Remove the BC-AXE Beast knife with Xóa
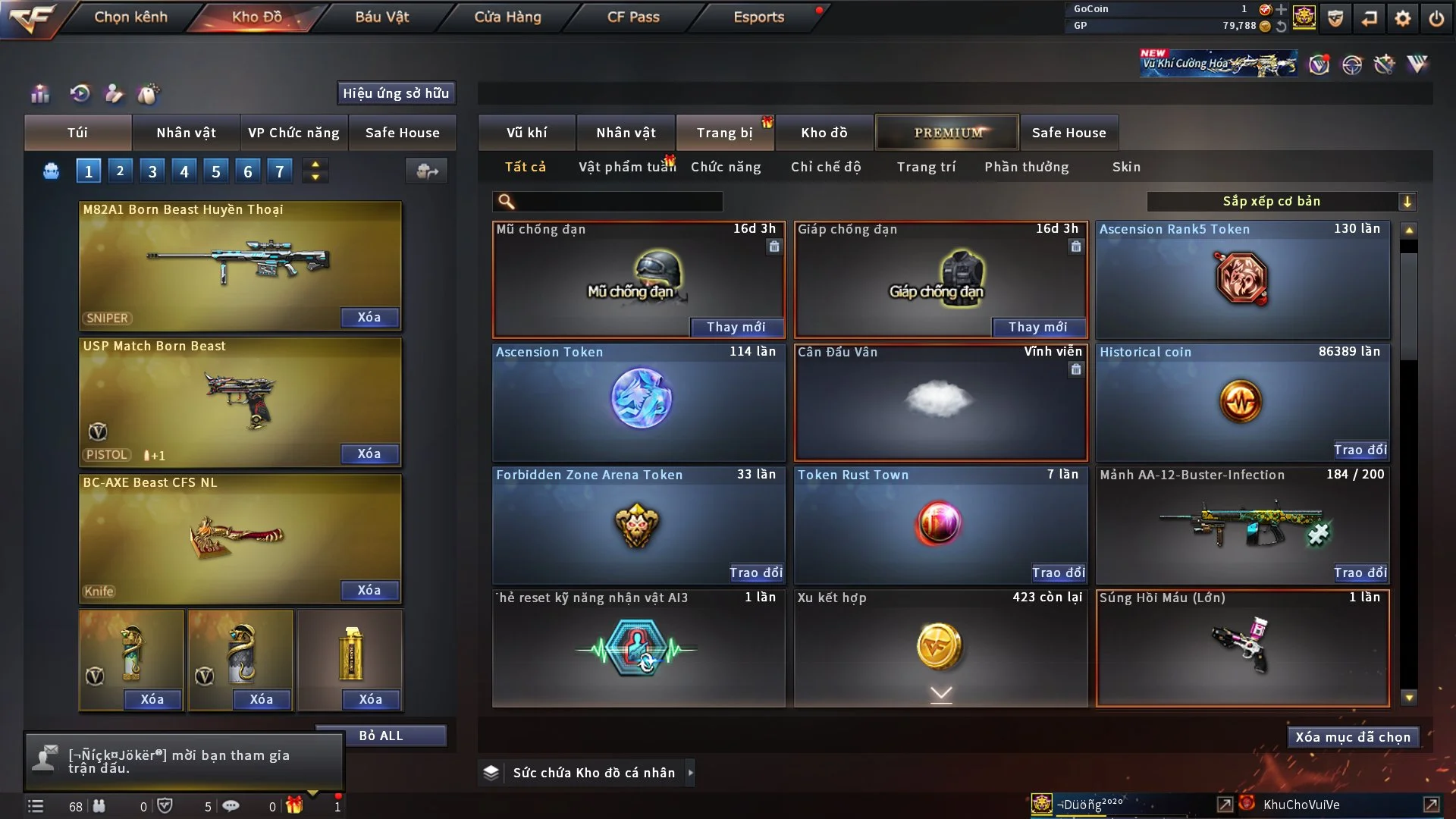This screenshot has height=819, width=1456. coord(369,591)
